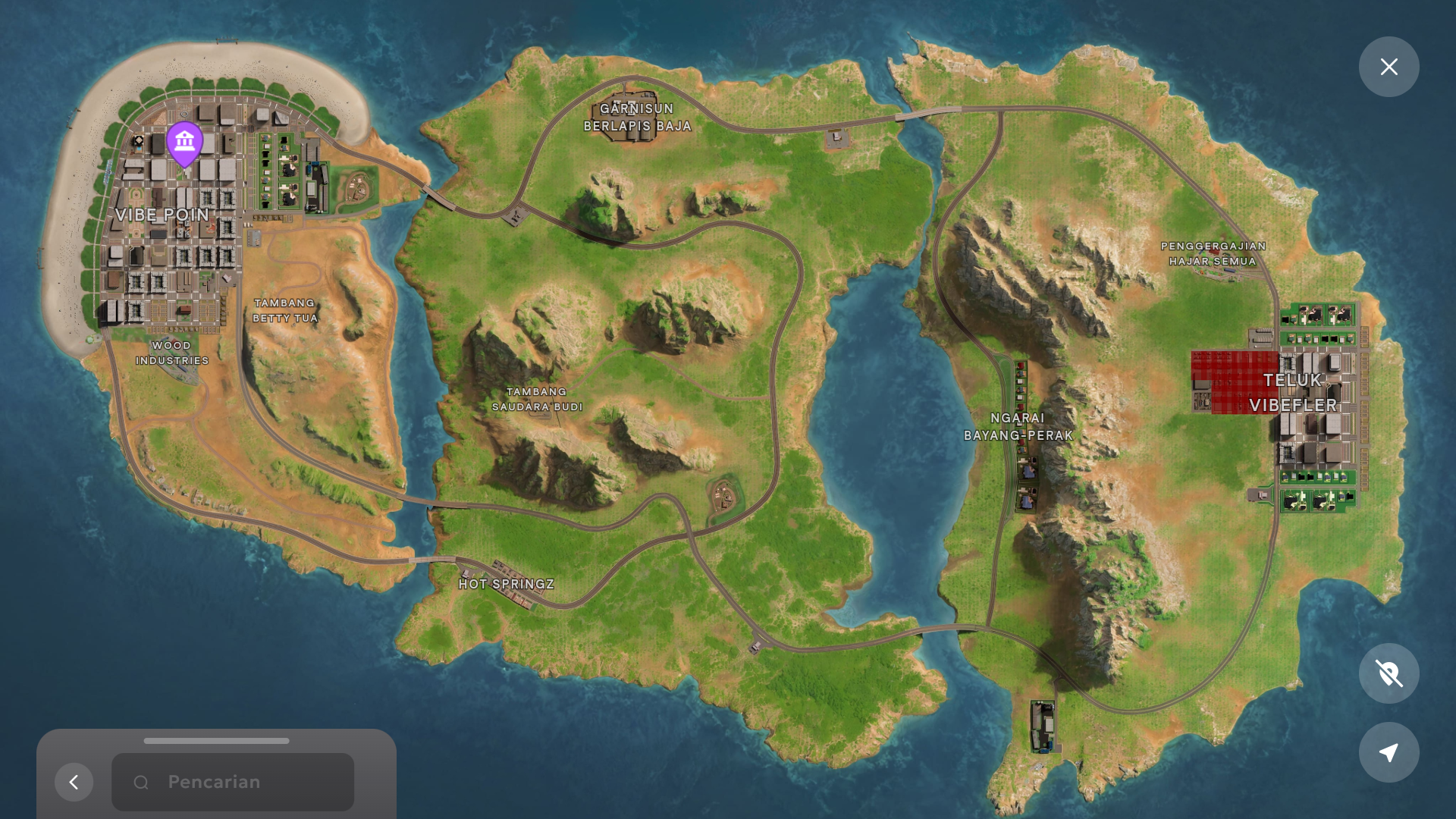Select the purple bank marker pin
Viewport: 1456px width, 819px height.
[184, 142]
